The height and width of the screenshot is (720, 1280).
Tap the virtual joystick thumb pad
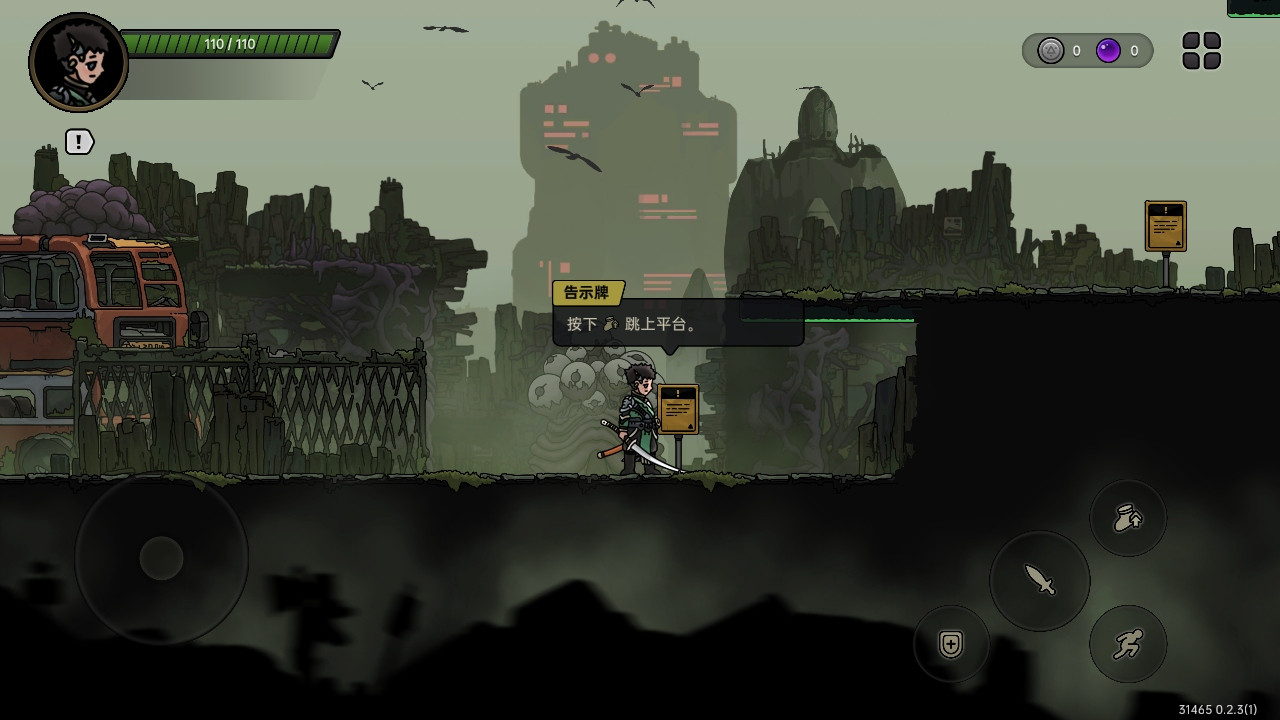point(161,558)
